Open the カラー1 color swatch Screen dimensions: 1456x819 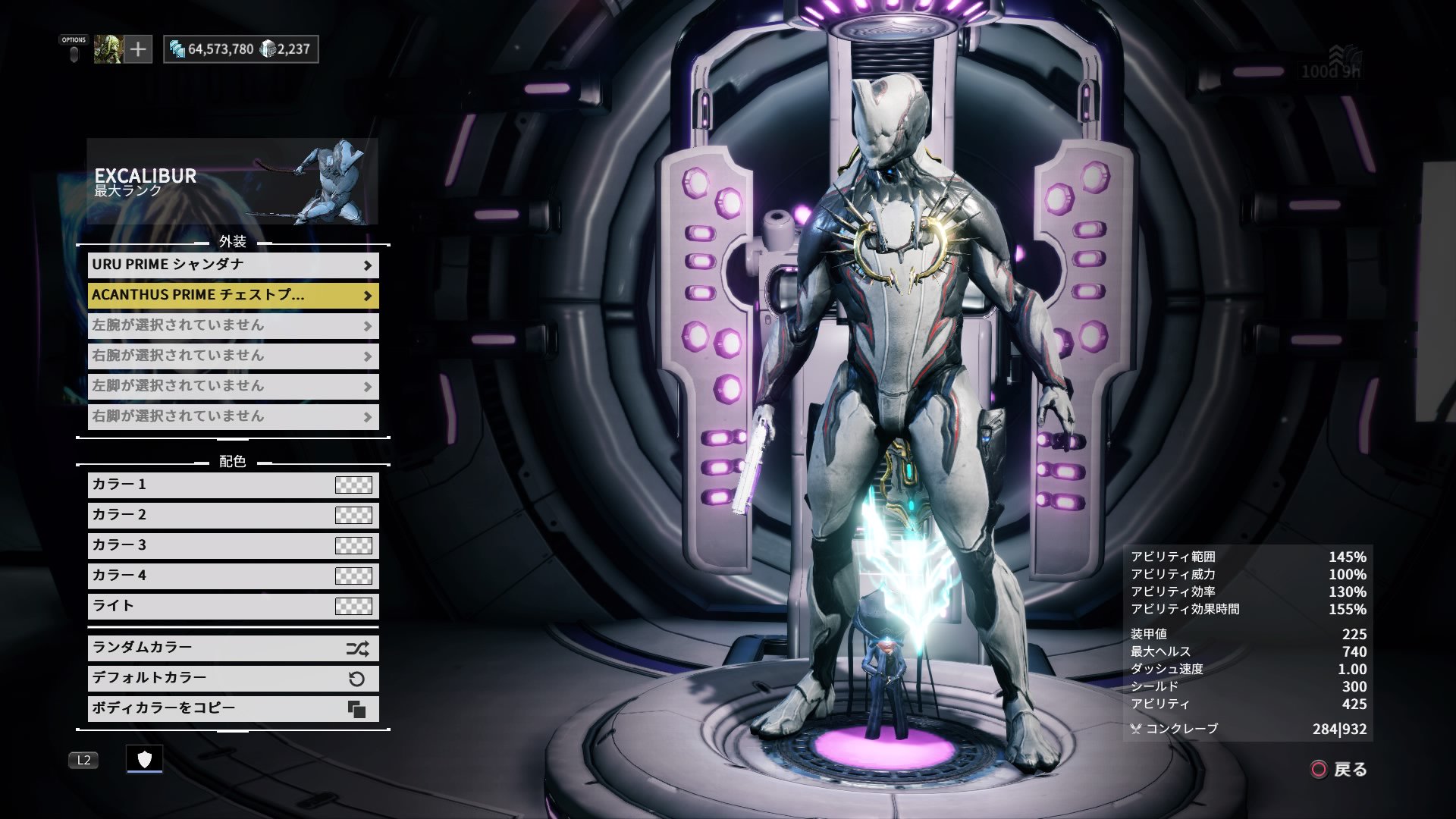point(353,485)
